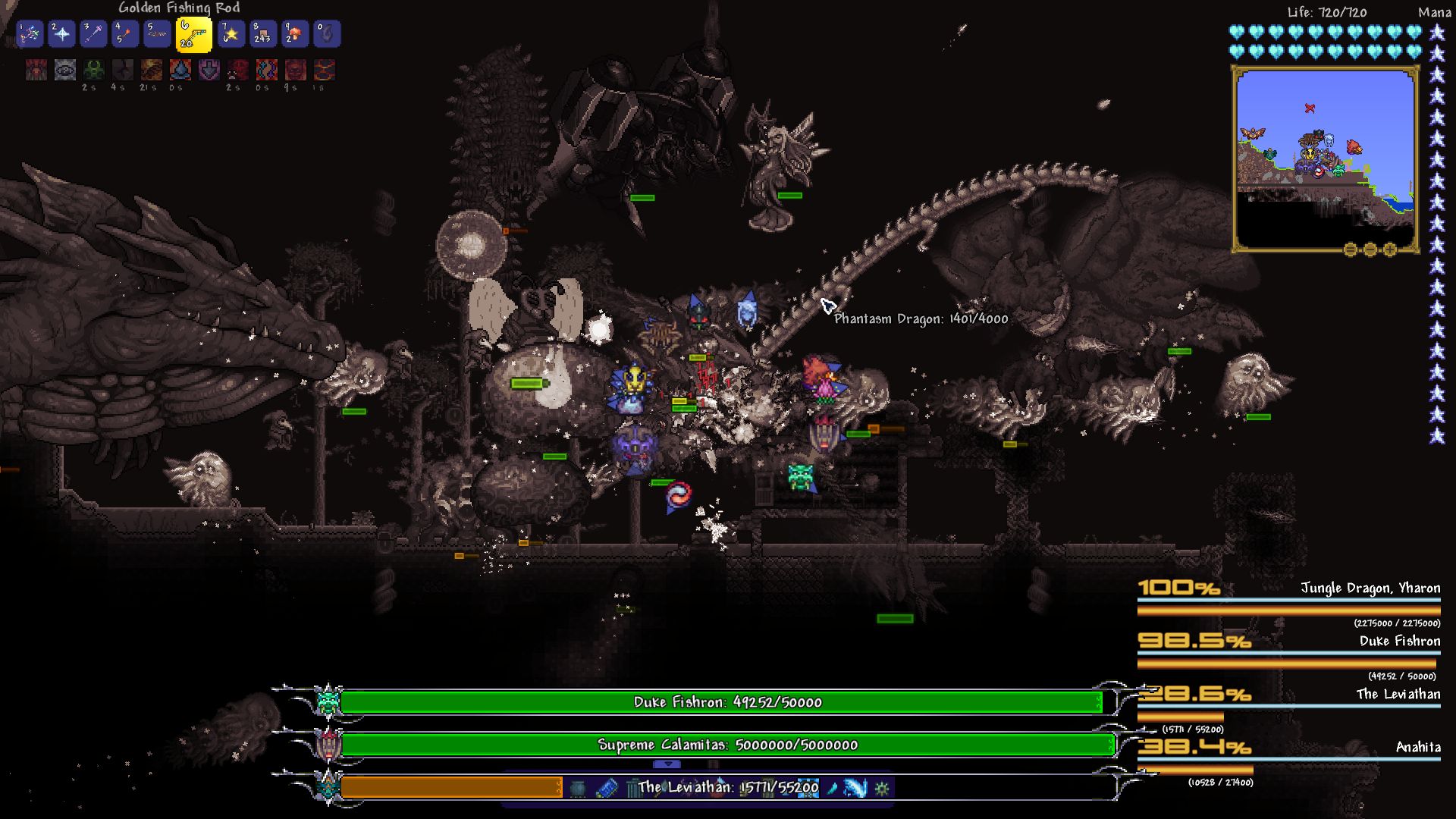The width and height of the screenshot is (1456, 819).
Task: Click the minimap's zoom-in plus button
Action: [x=1390, y=249]
